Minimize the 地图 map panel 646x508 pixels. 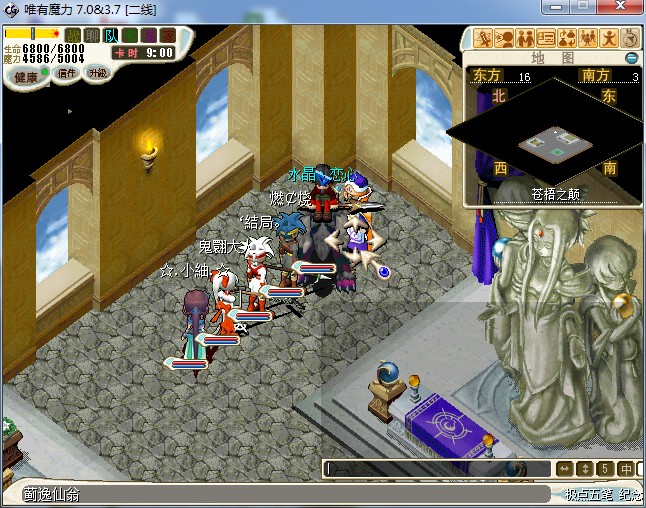click(631, 58)
